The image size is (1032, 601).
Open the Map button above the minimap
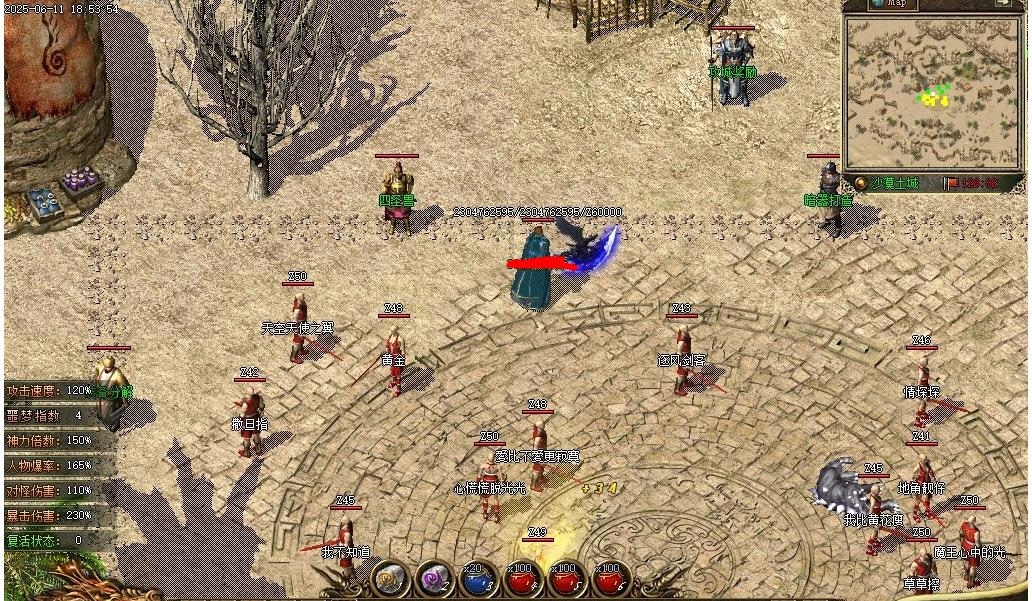click(x=892, y=4)
